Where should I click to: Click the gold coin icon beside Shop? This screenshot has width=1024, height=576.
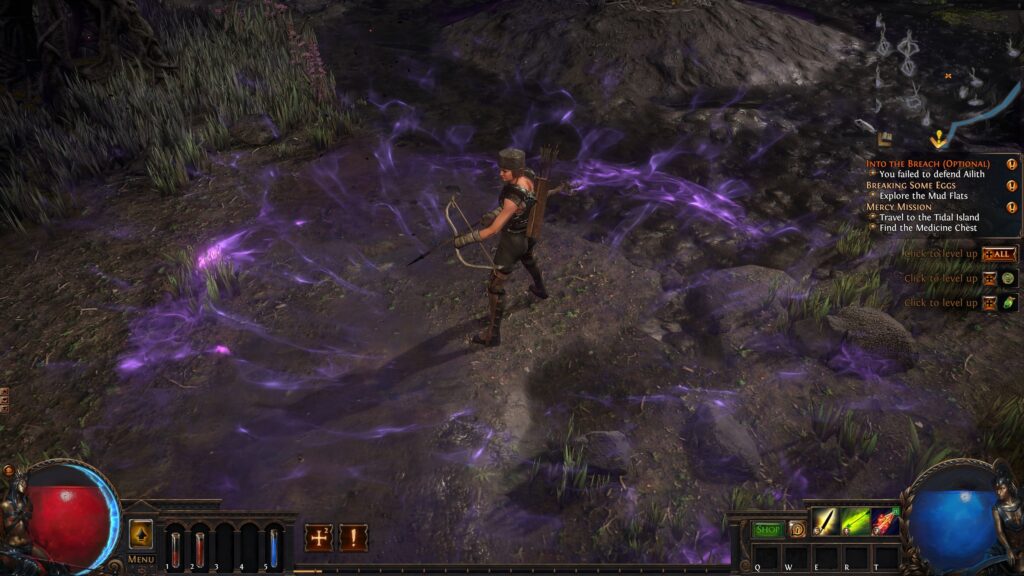tap(796, 529)
